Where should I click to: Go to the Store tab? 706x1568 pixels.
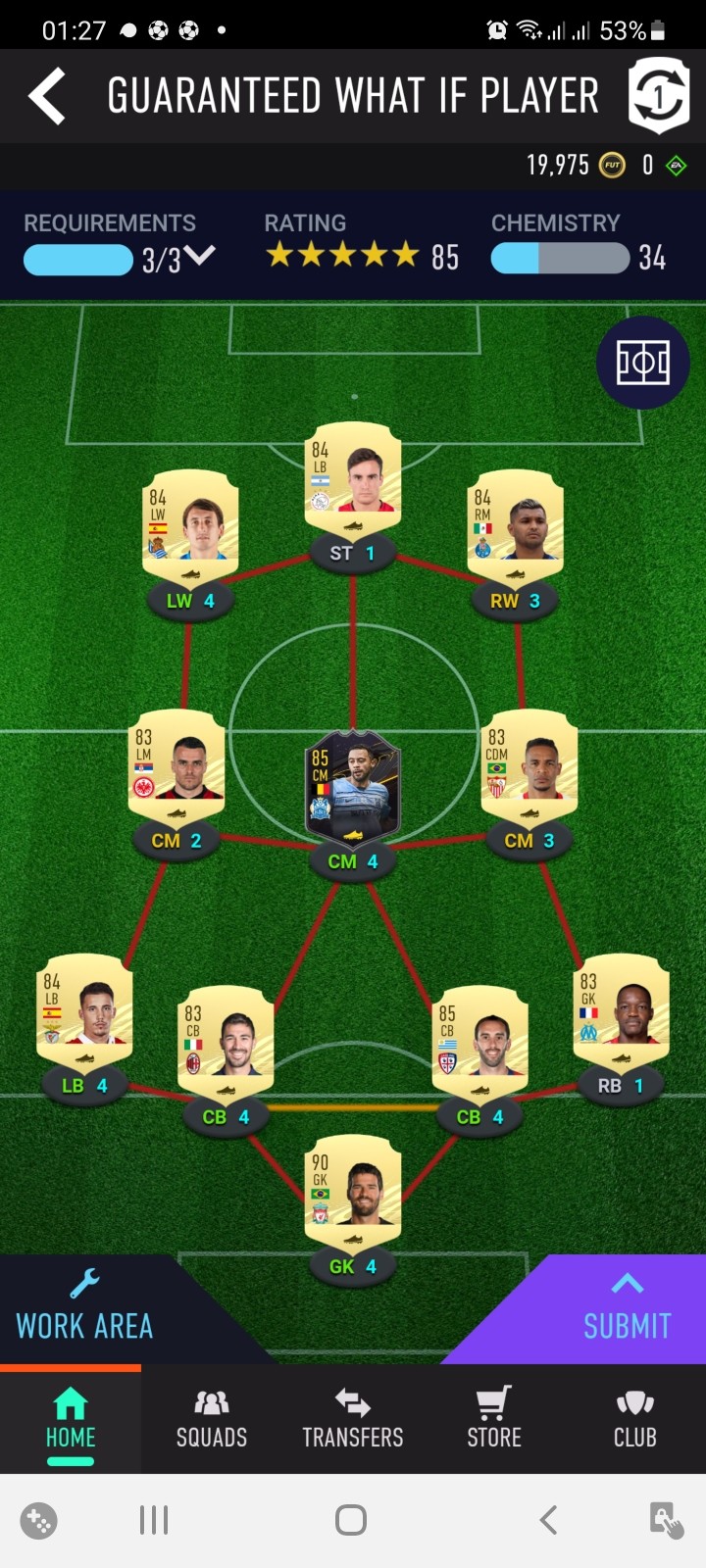click(494, 1419)
